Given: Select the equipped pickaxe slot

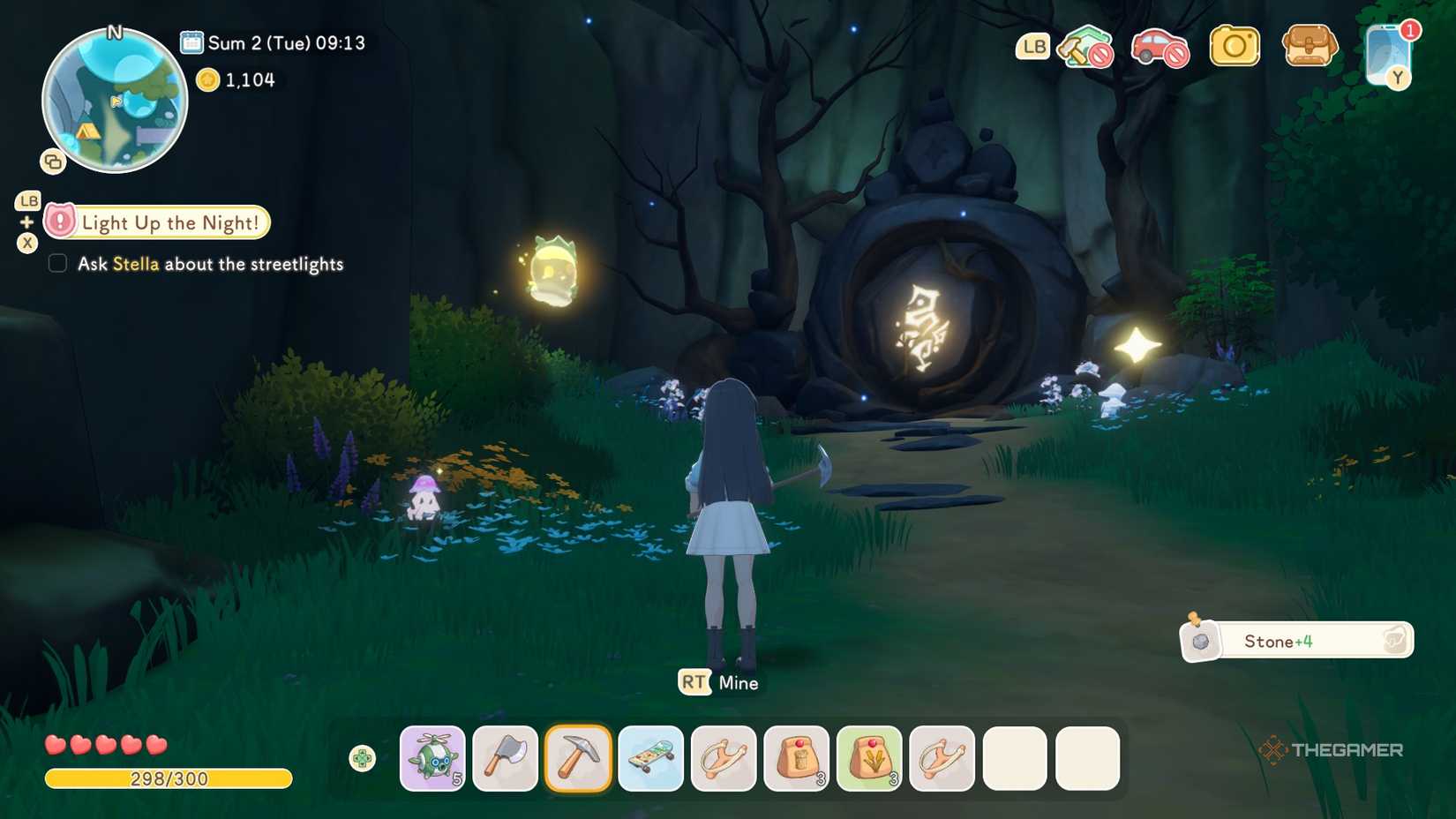Looking at the screenshot, I should 578,757.
